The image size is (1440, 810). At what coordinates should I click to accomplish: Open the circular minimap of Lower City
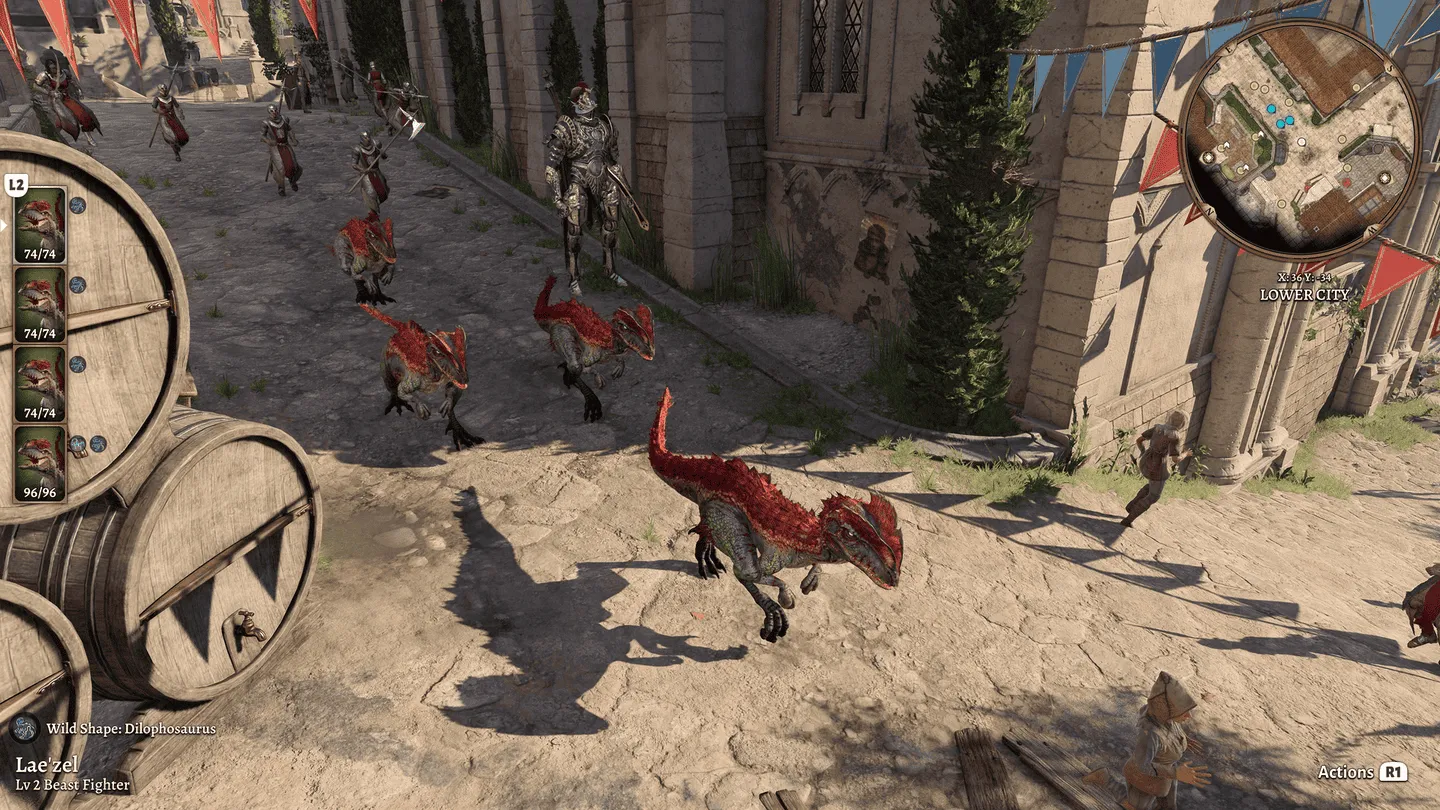pyautogui.click(x=1299, y=140)
